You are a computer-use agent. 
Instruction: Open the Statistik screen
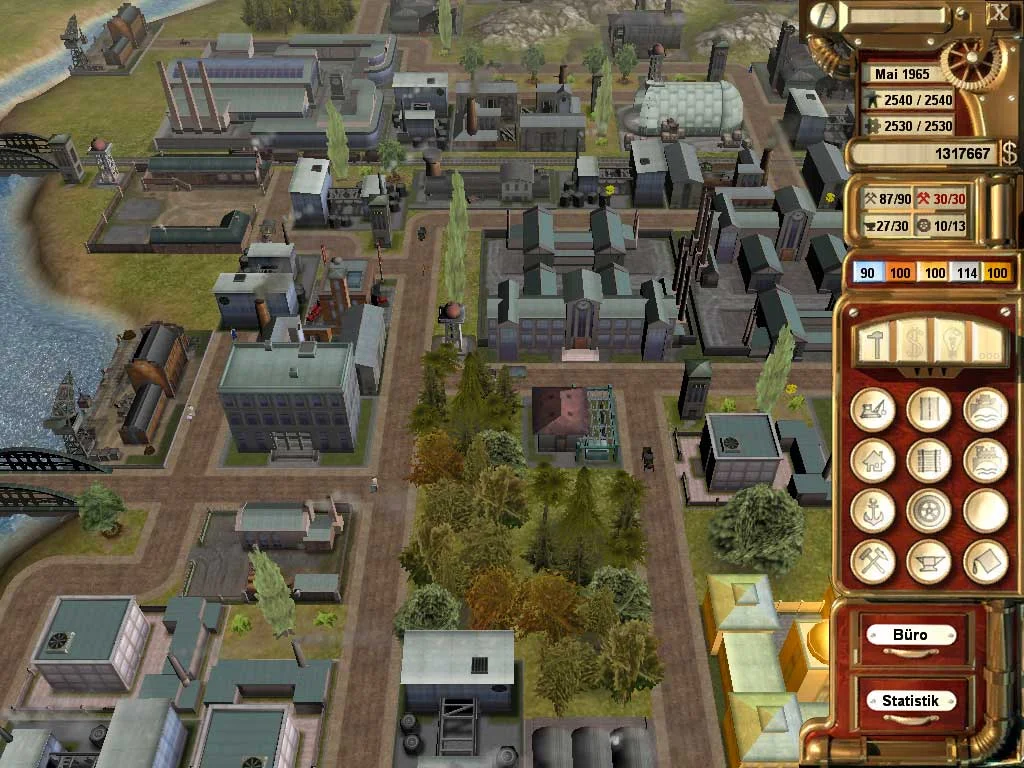[x=910, y=701]
